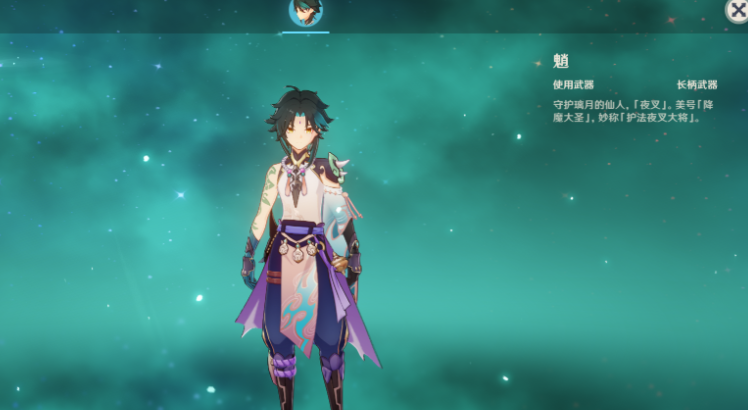The height and width of the screenshot is (410, 748).
Task: Close the character preview screen
Action: pyautogui.click(x=736, y=10)
